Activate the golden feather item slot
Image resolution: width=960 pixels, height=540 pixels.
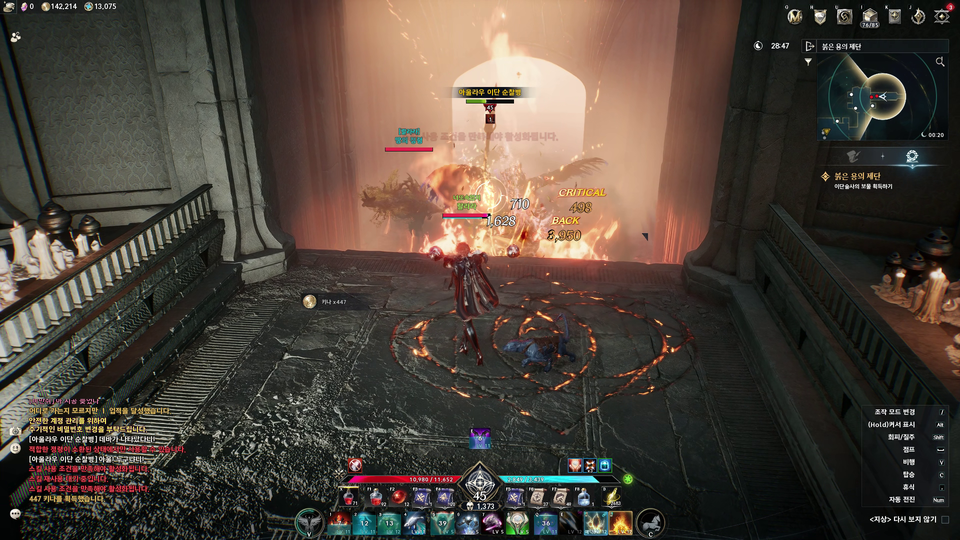(612, 497)
